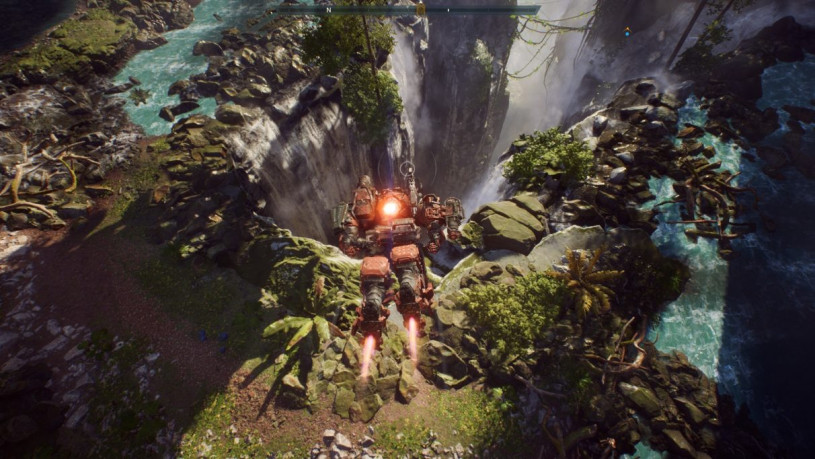Click the compass bar at the top
This screenshot has width=815, height=459.
(402, 9)
